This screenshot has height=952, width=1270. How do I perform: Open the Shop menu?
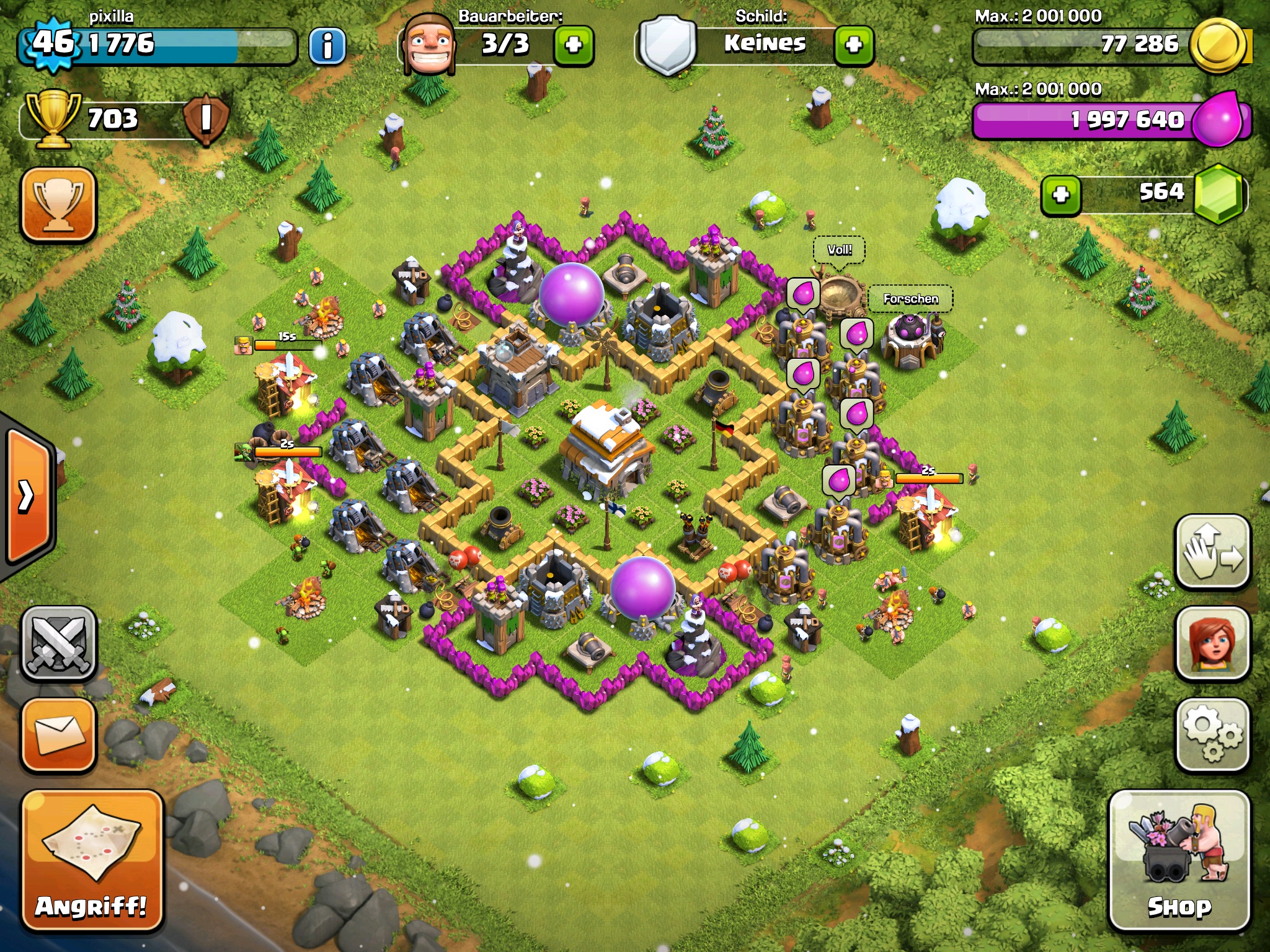[x=1179, y=862]
